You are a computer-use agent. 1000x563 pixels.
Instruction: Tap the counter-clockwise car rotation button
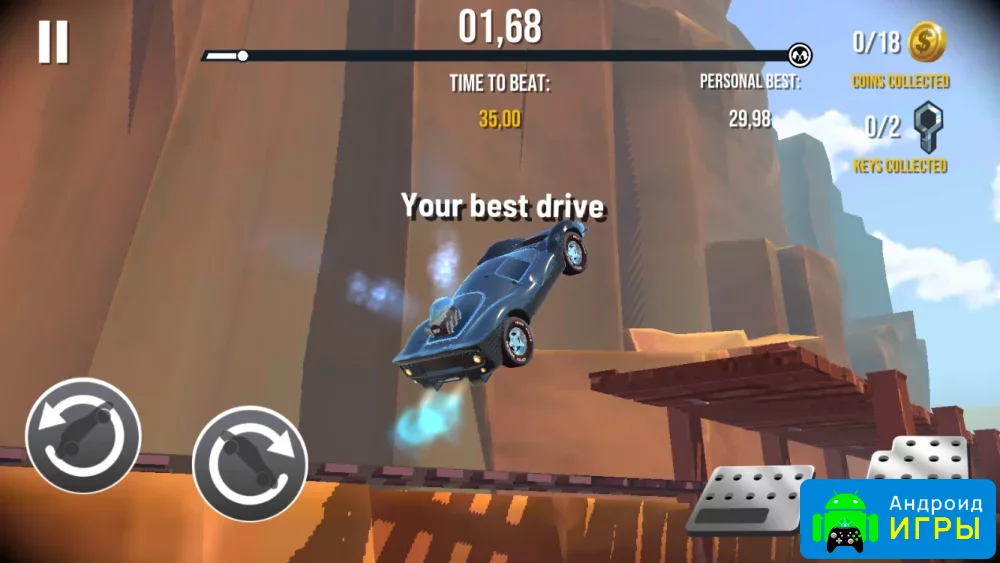(x=83, y=435)
